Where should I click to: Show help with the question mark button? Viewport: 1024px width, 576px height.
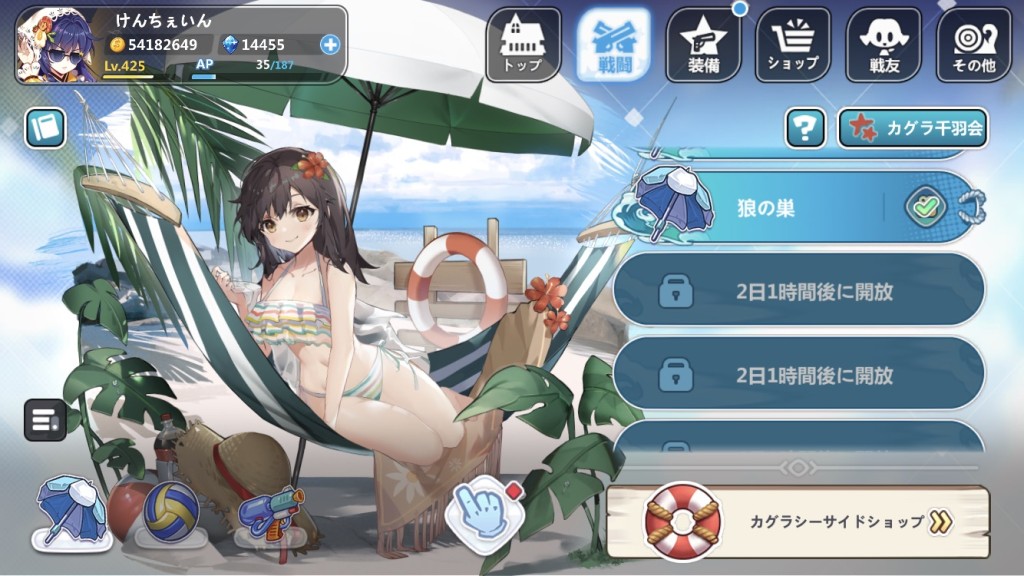tap(805, 128)
